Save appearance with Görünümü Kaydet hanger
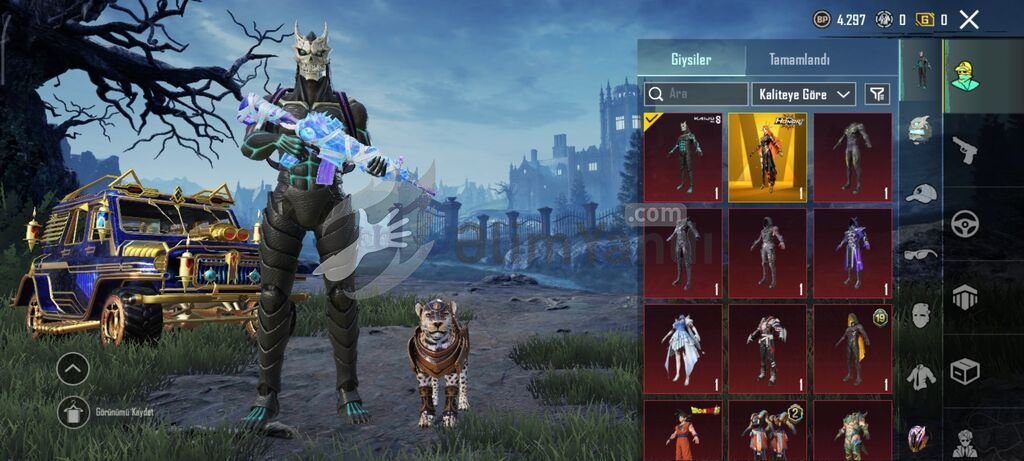This screenshot has width=1024, height=461. click(x=73, y=411)
